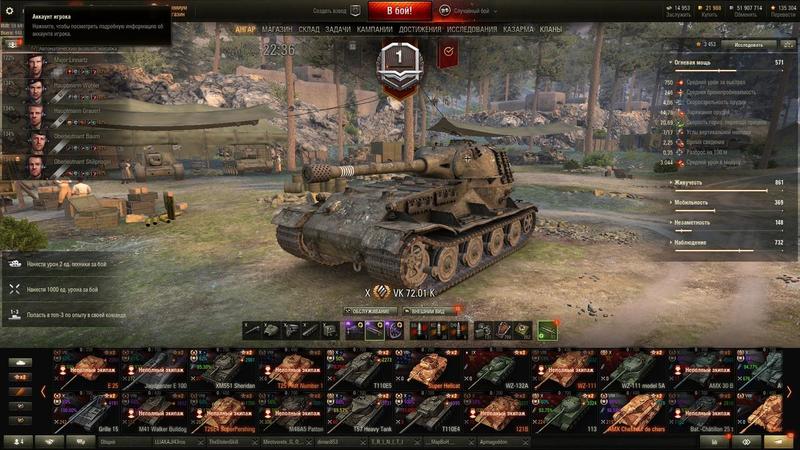Show the «Достижения» tab
The width and height of the screenshot is (800, 450).
coord(420,30)
